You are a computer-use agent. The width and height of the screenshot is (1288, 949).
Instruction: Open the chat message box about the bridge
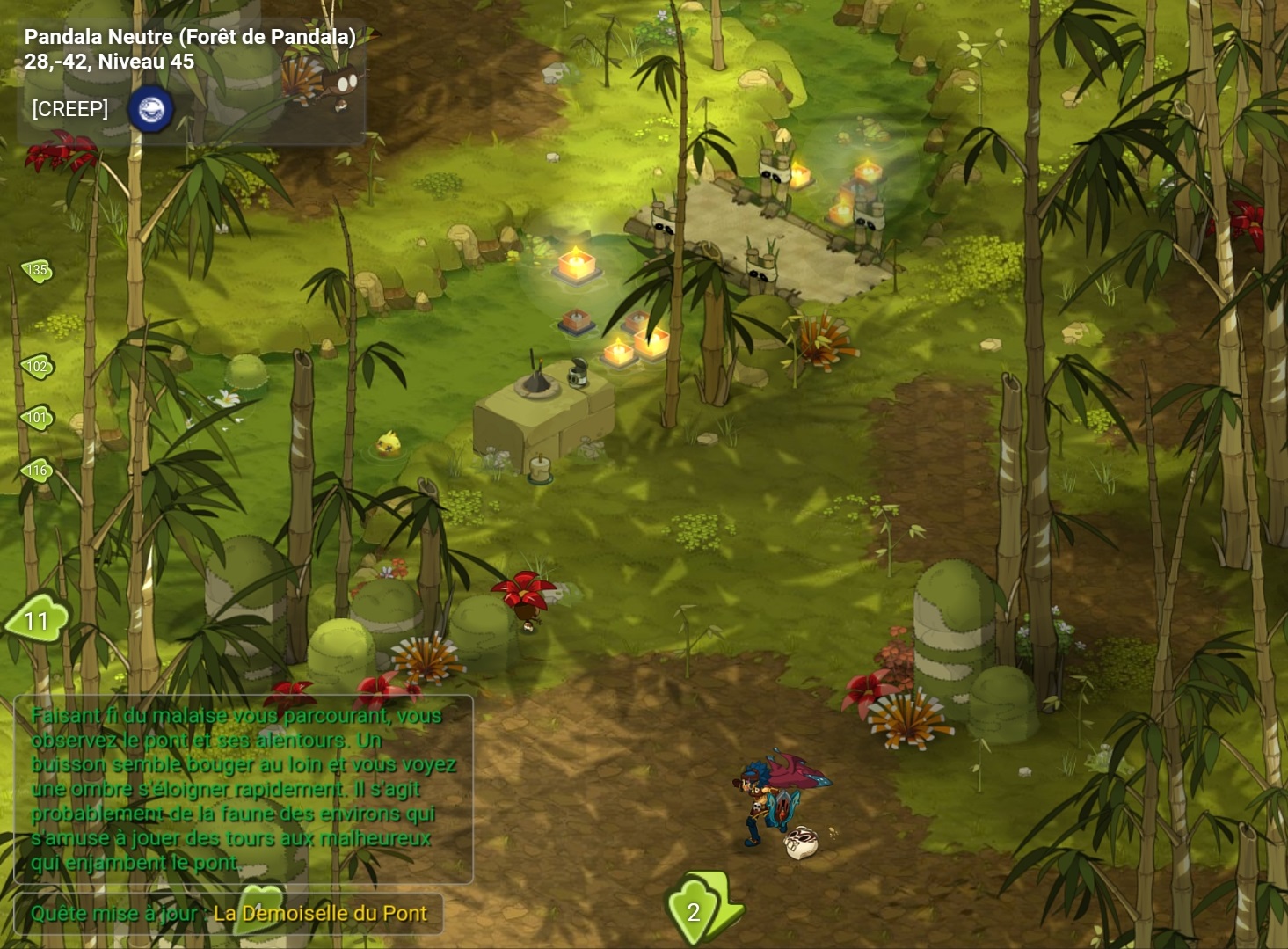(x=244, y=789)
